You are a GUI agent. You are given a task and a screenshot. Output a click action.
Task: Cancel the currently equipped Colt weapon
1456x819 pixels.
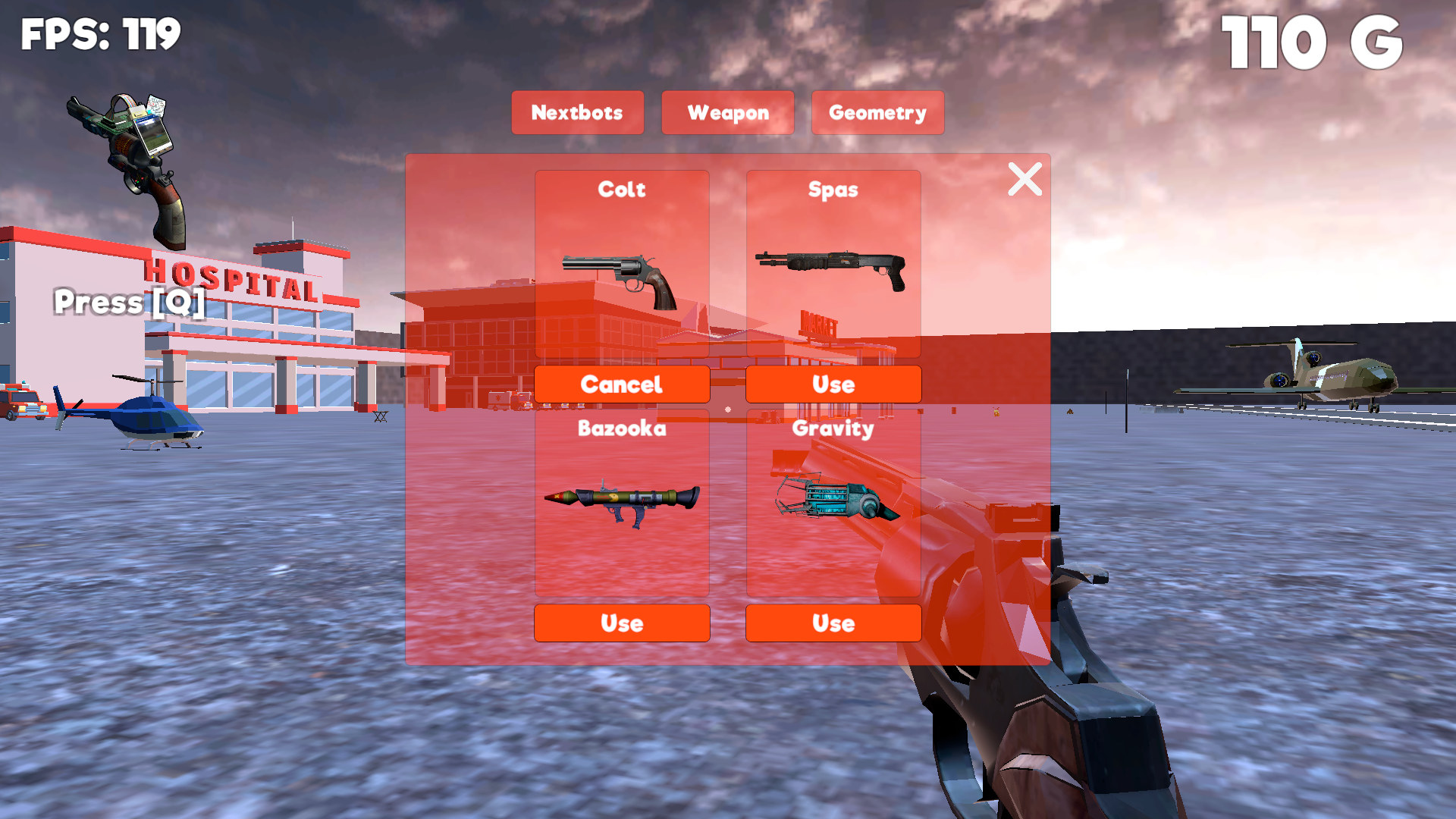click(x=622, y=384)
